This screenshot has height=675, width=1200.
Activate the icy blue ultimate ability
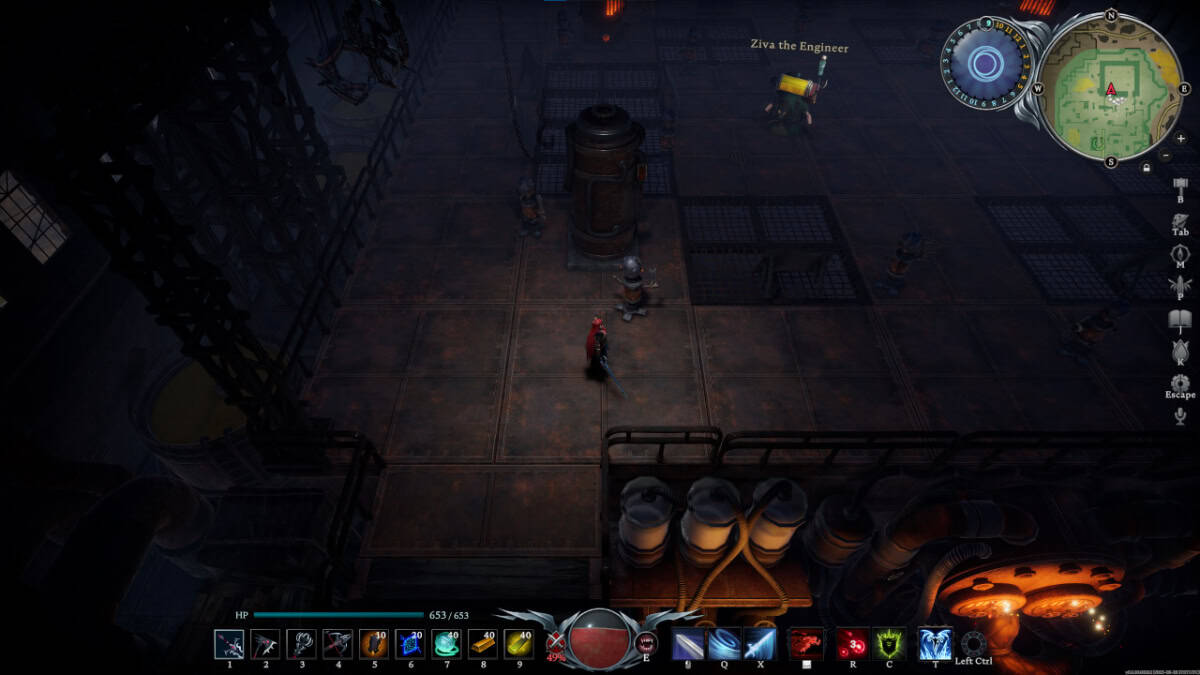pyautogui.click(x=935, y=643)
